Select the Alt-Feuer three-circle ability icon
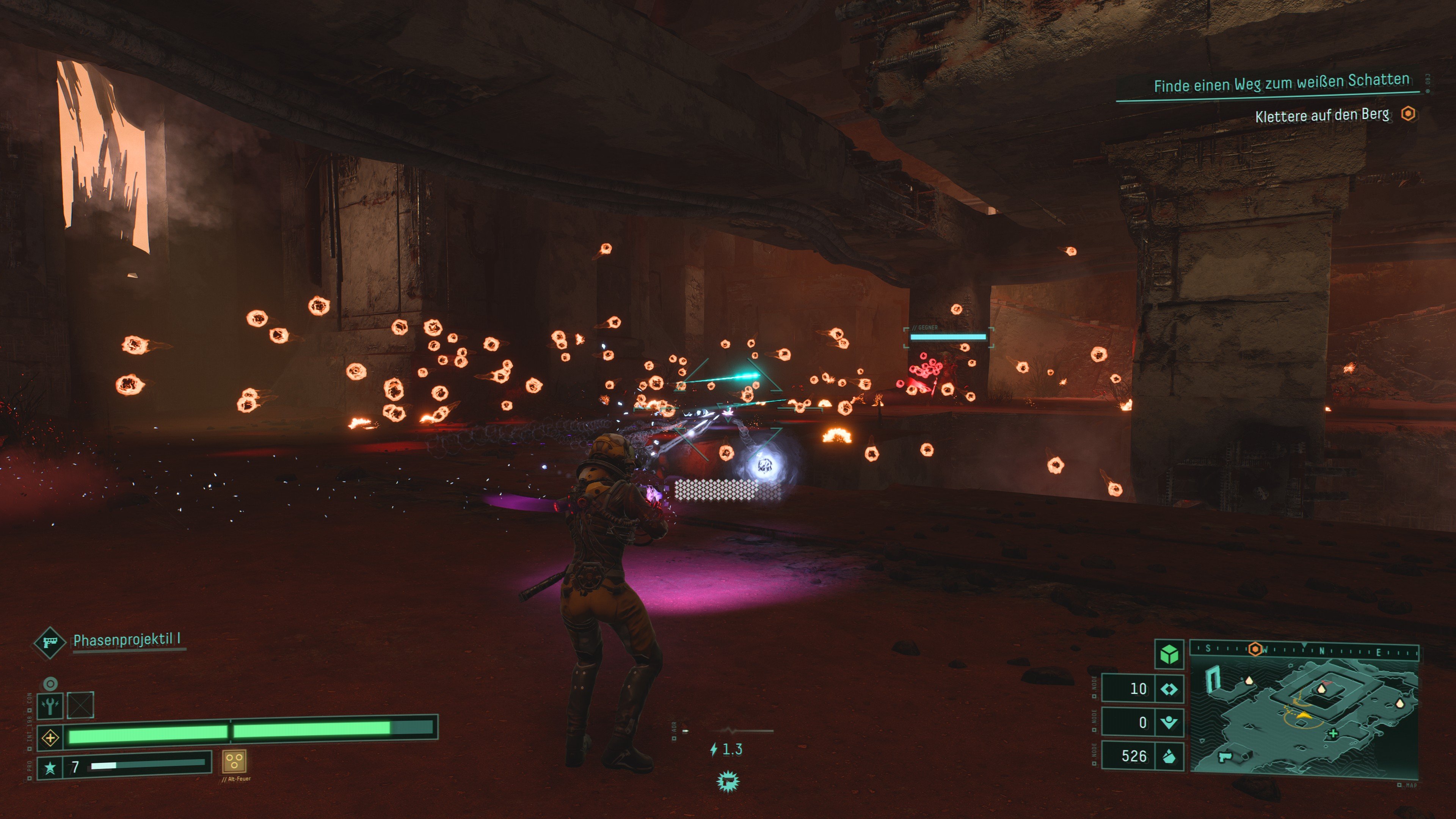The width and height of the screenshot is (1456, 819). click(x=234, y=762)
